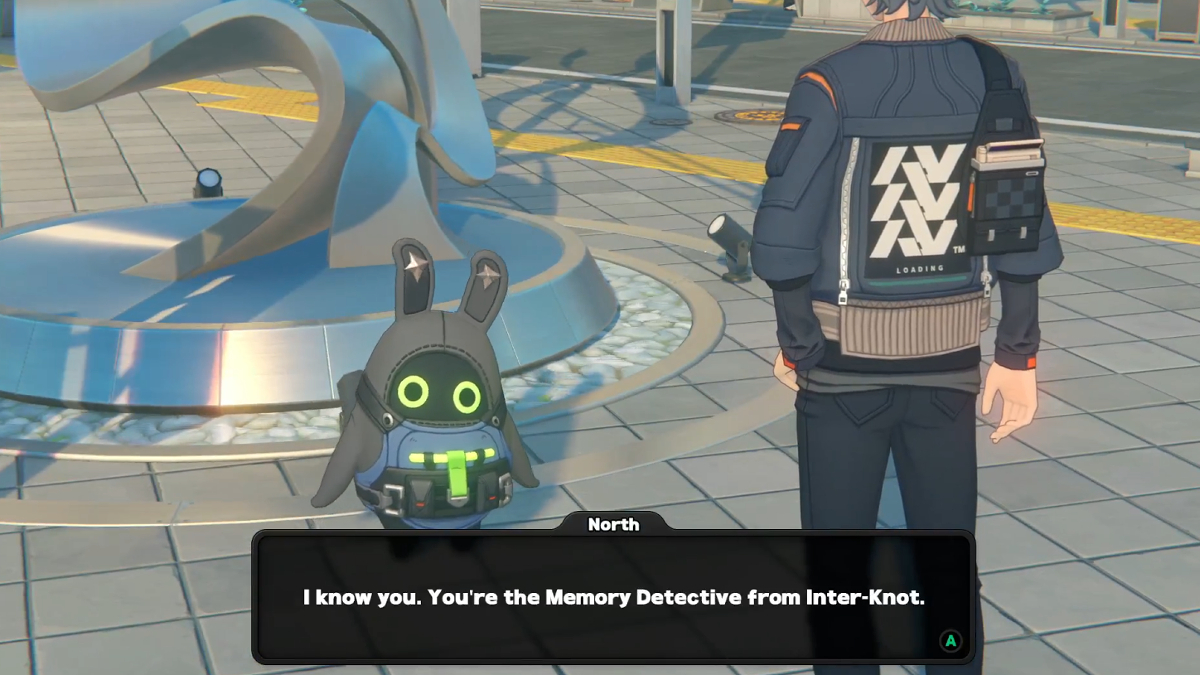Advance the dialogue by clicking North's text box

(613, 598)
